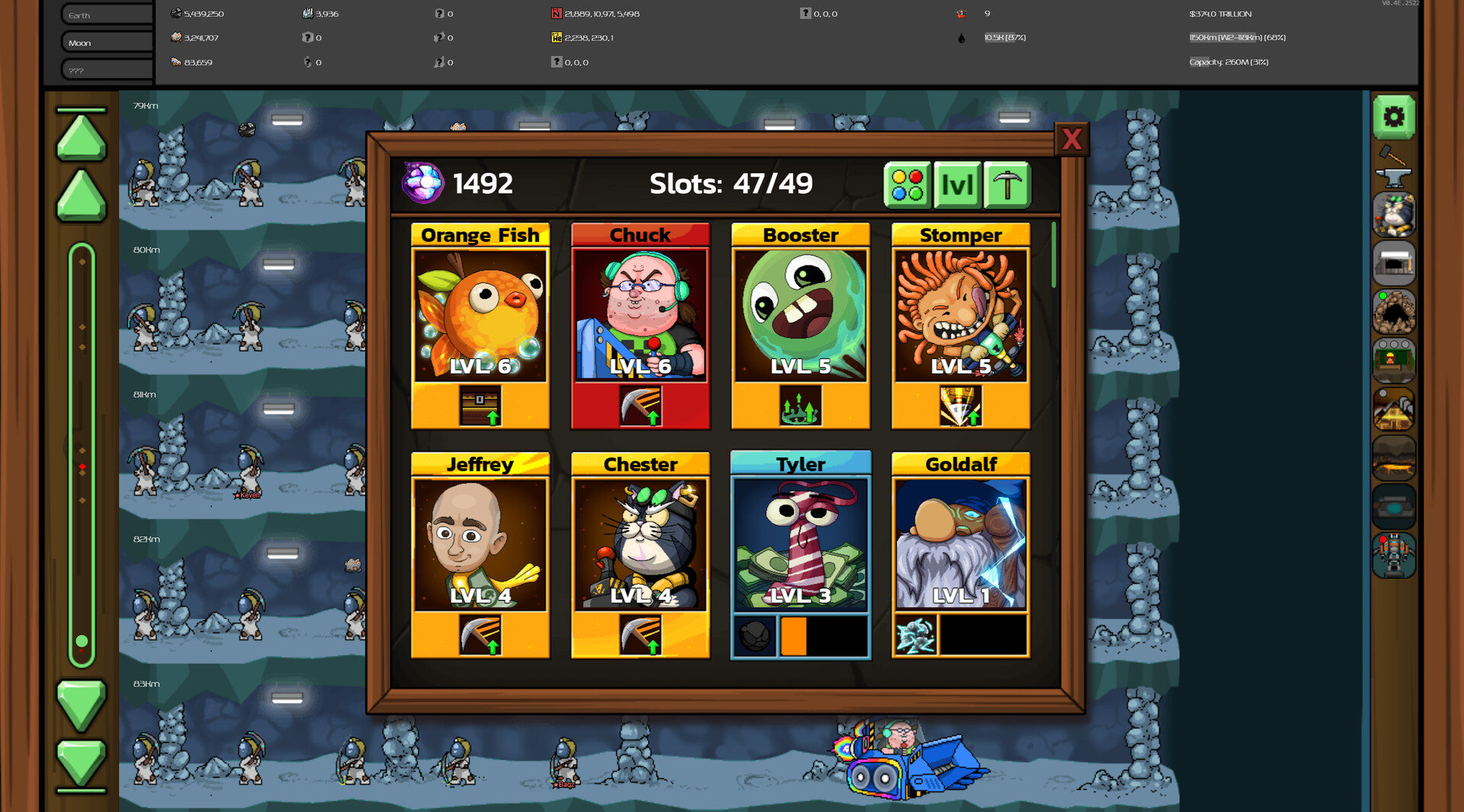Screen dimensions: 1464x812
Task: Sort miners by the lvl button
Action: tap(957, 183)
